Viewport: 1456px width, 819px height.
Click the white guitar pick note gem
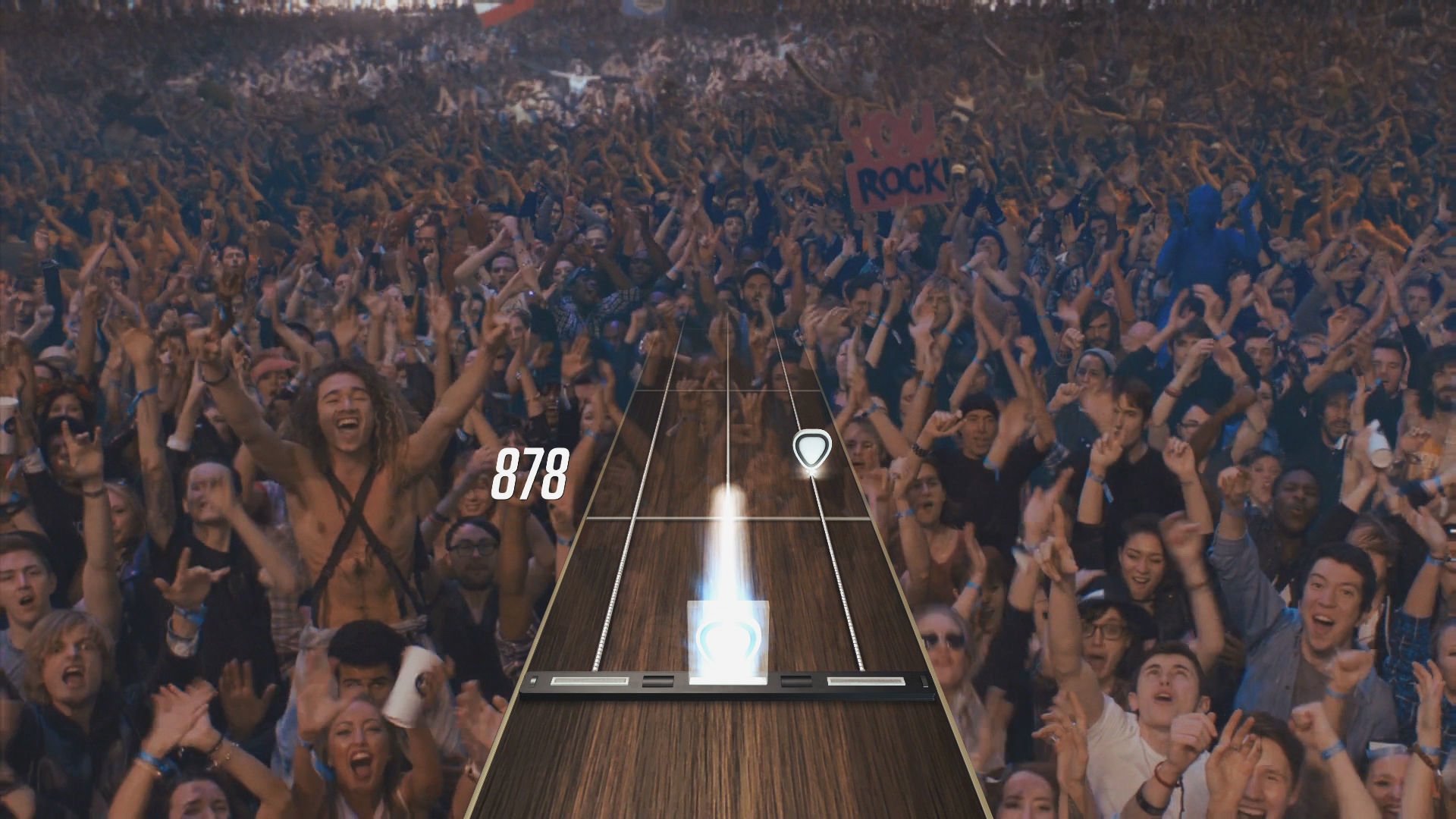[x=811, y=449]
